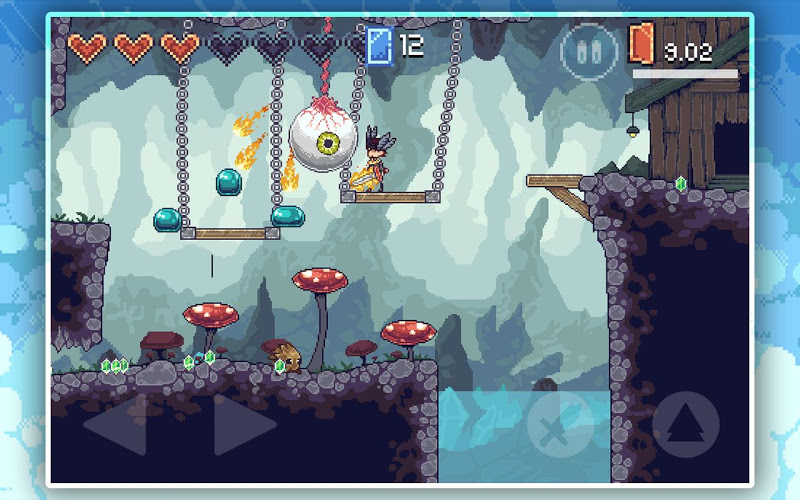Tap the up-arrow jump button

point(686,424)
